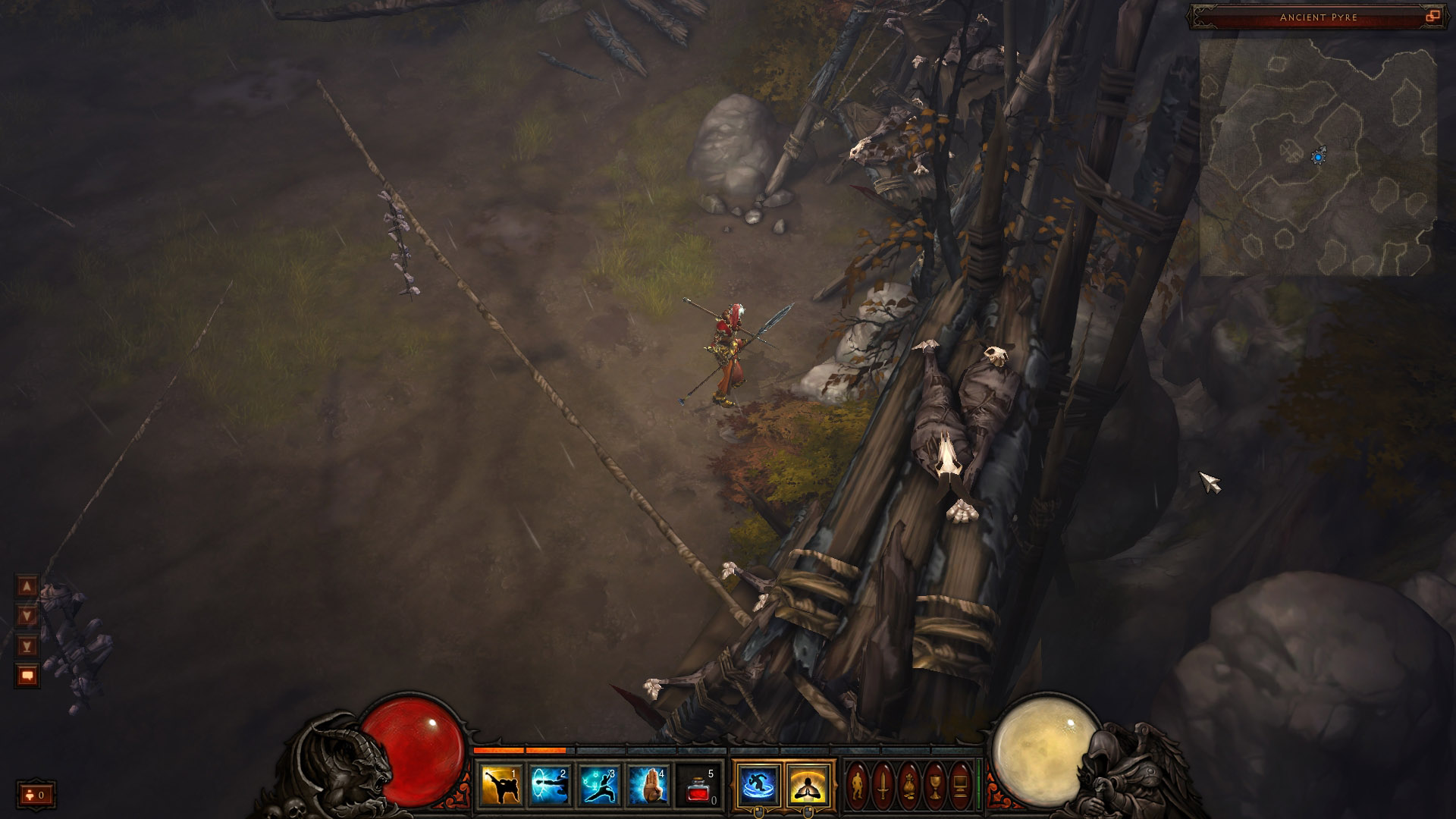Select the left-mouse running figure skill
The height and width of the screenshot is (819, 1456).
tap(758, 786)
